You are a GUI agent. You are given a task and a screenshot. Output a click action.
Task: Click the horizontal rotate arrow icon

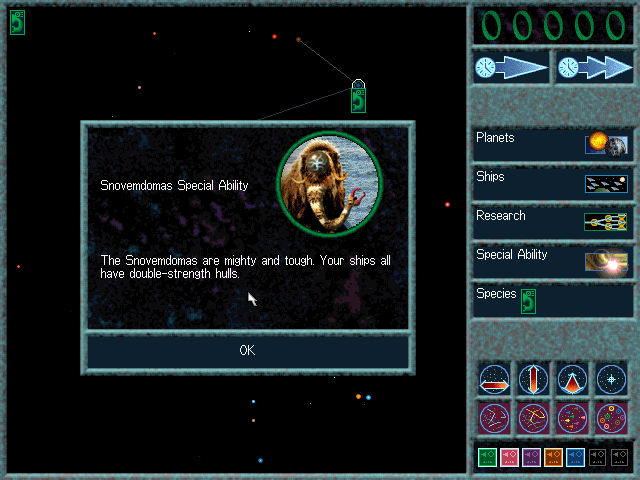tap(494, 379)
